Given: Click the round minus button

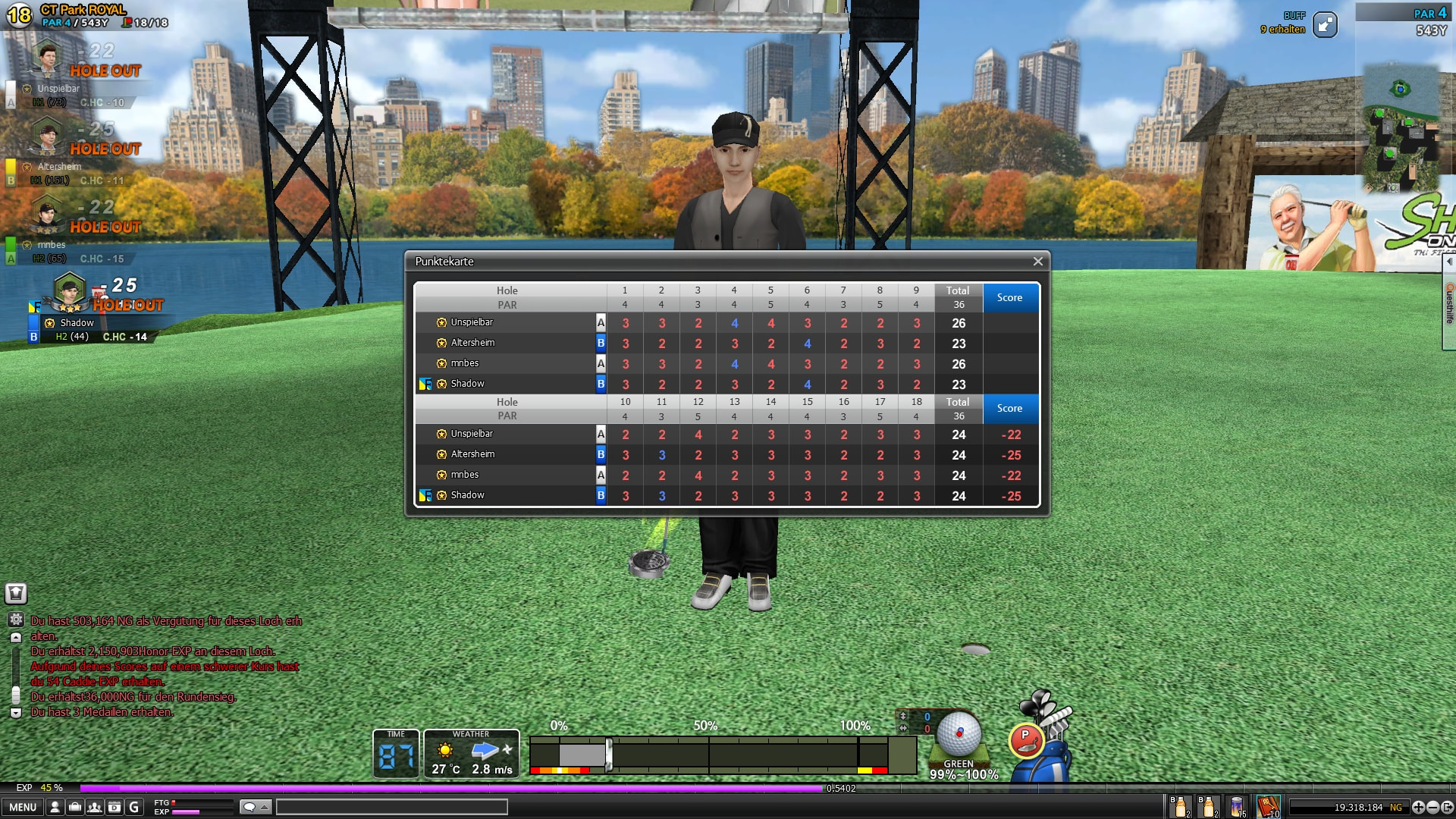Looking at the screenshot, I should click(x=1432, y=808).
